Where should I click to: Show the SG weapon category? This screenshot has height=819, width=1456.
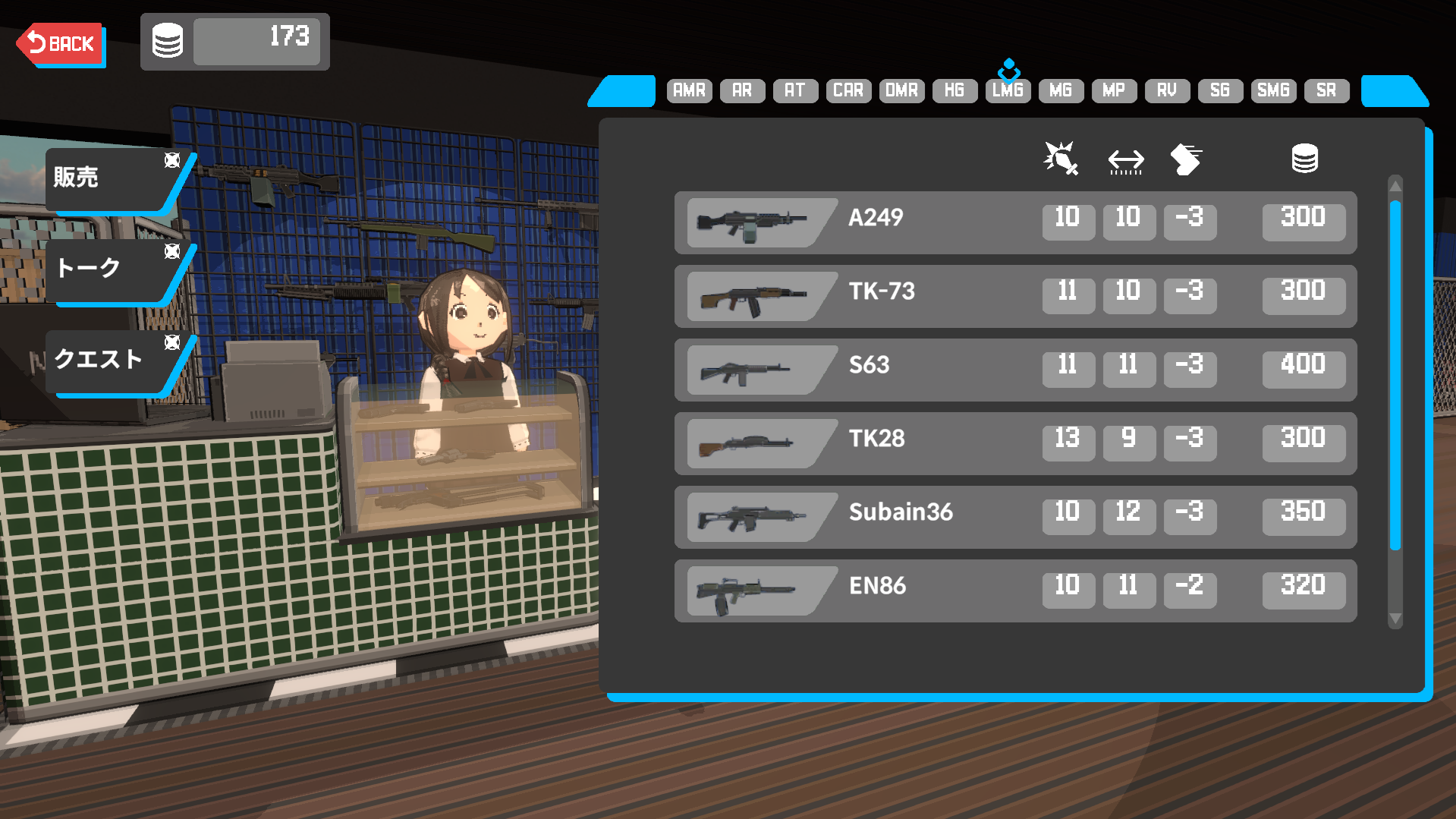(x=1220, y=90)
